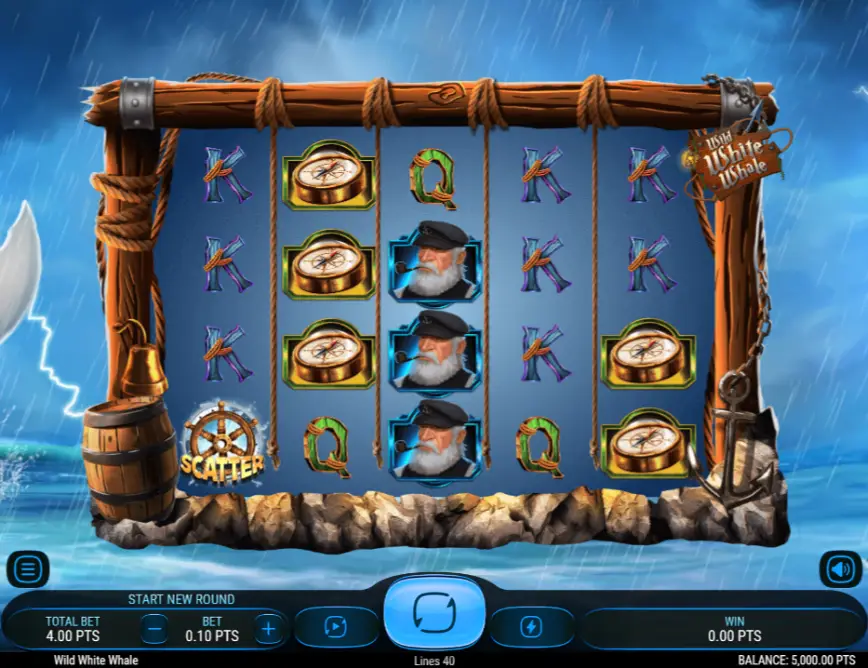Activate the lightning bolt turbo mode
868x668 pixels.
pyautogui.click(x=531, y=627)
